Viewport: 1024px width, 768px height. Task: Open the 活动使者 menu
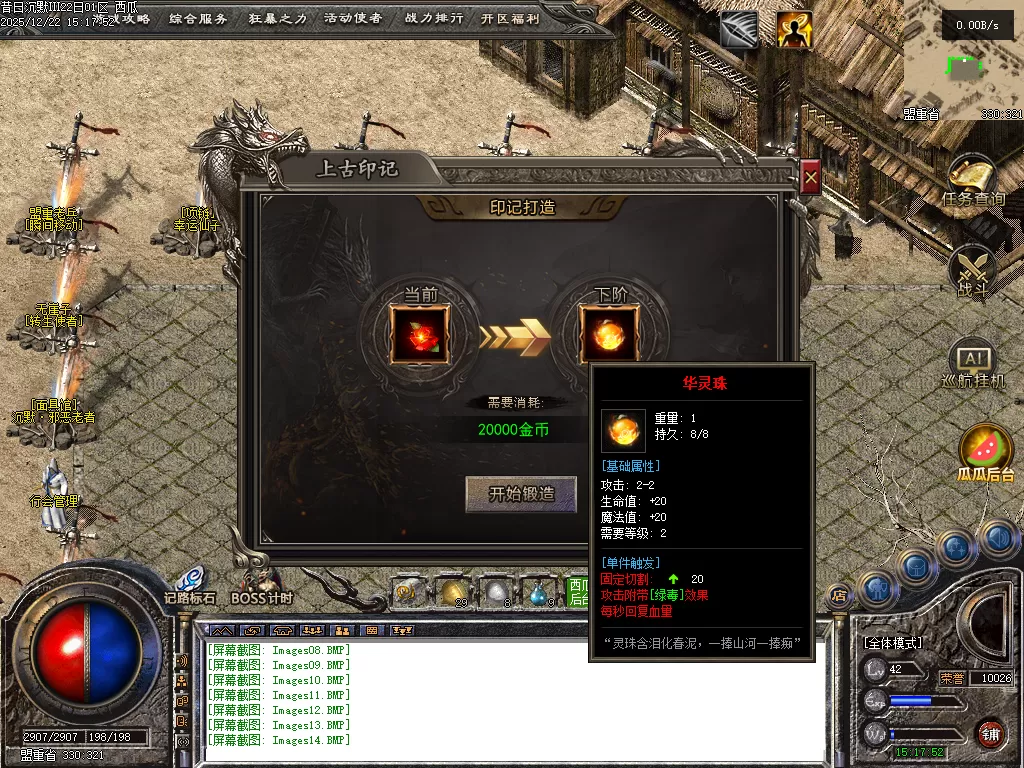click(353, 18)
